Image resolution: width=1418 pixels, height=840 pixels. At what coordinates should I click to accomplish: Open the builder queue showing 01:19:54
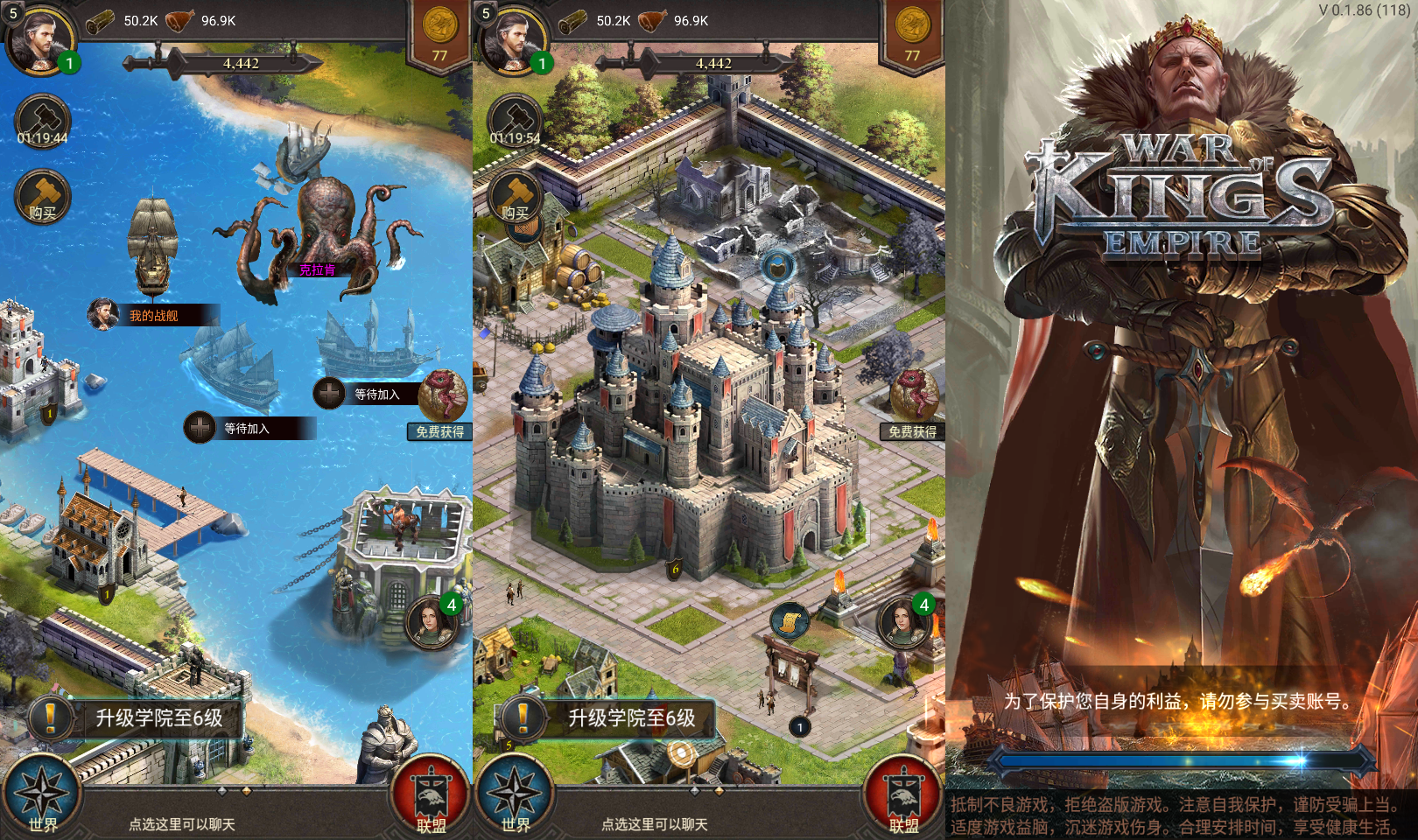515,121
